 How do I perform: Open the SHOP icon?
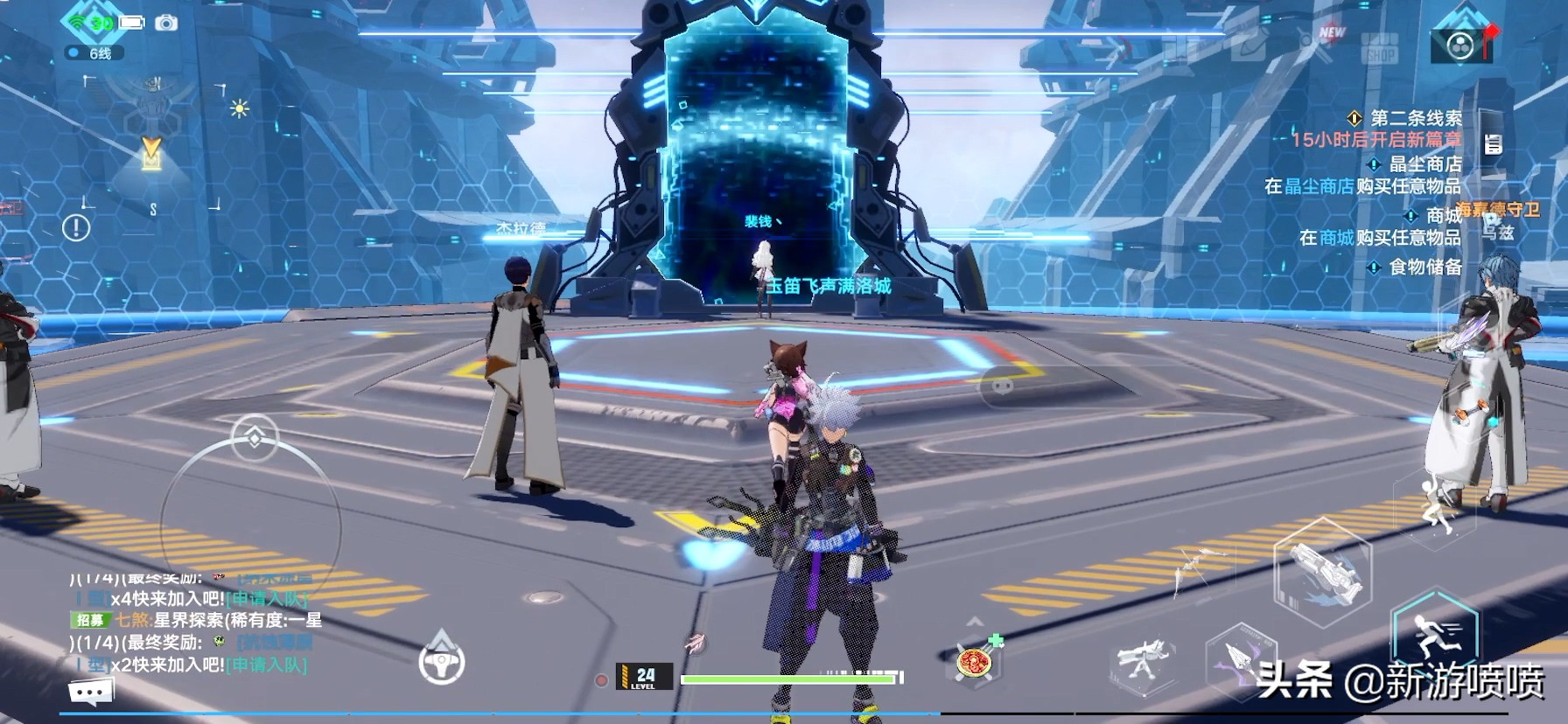(1380, 49)
